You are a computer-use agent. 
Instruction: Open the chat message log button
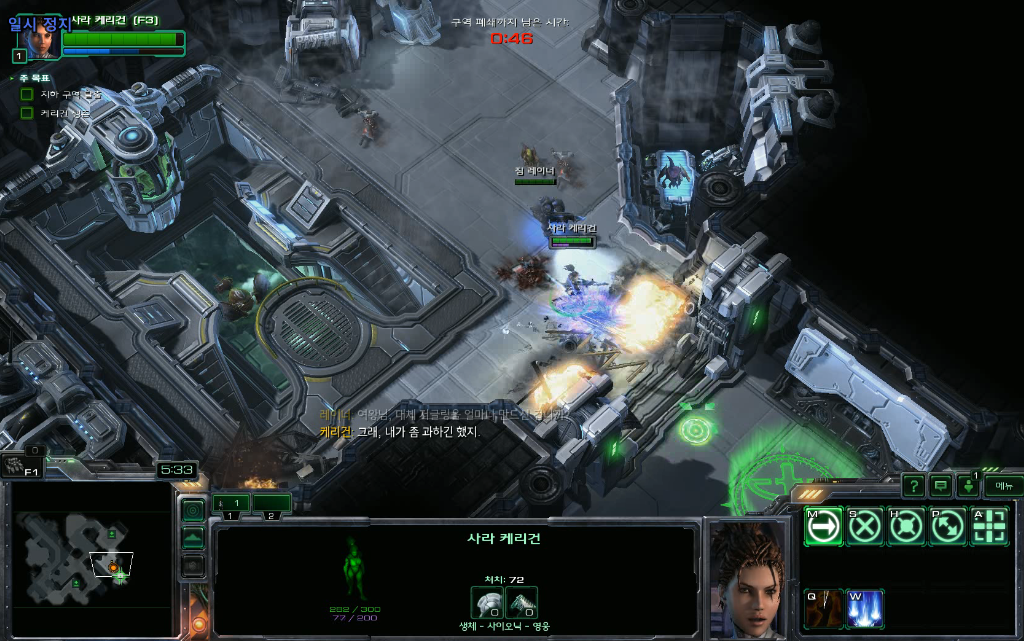(941, 486)
